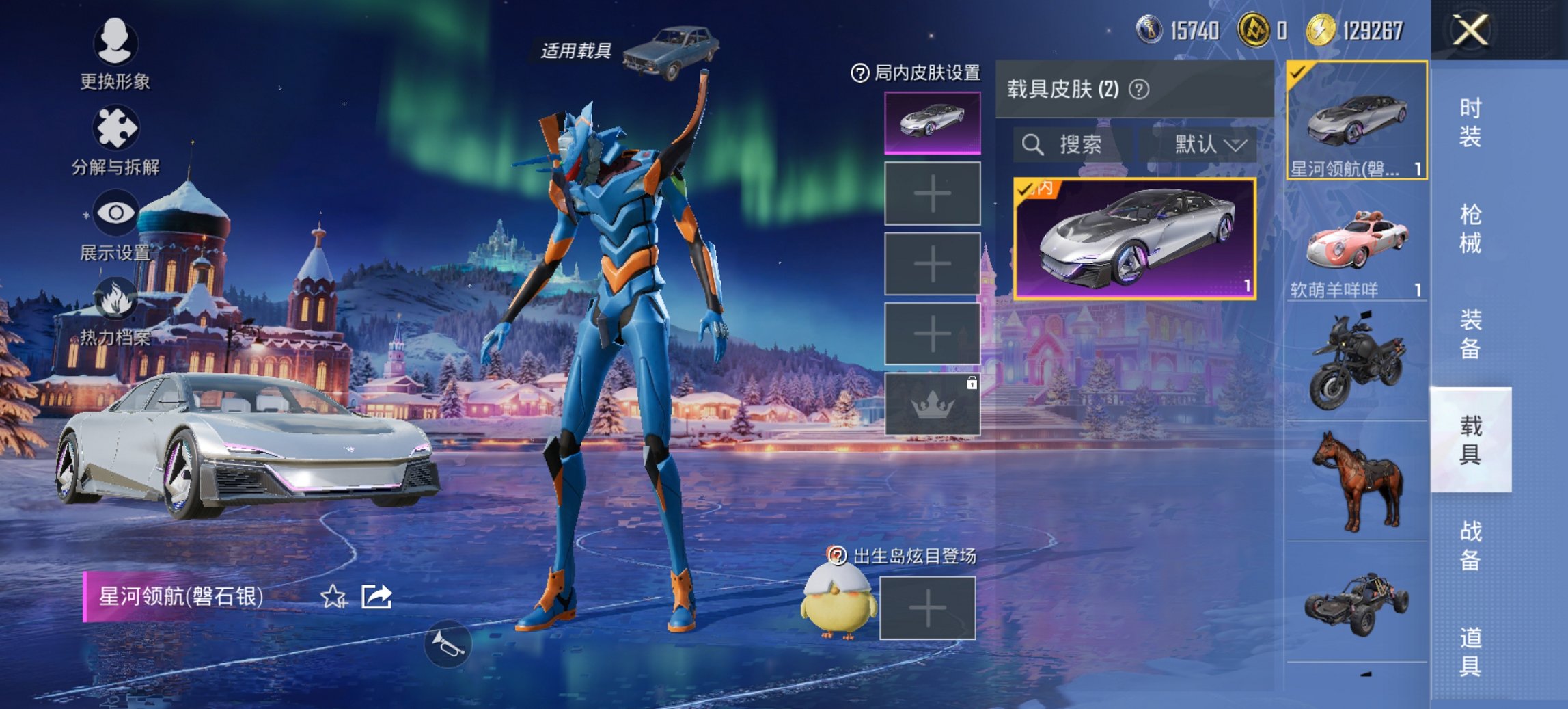Select the 载具 vehicle tab

point(1470,440)
